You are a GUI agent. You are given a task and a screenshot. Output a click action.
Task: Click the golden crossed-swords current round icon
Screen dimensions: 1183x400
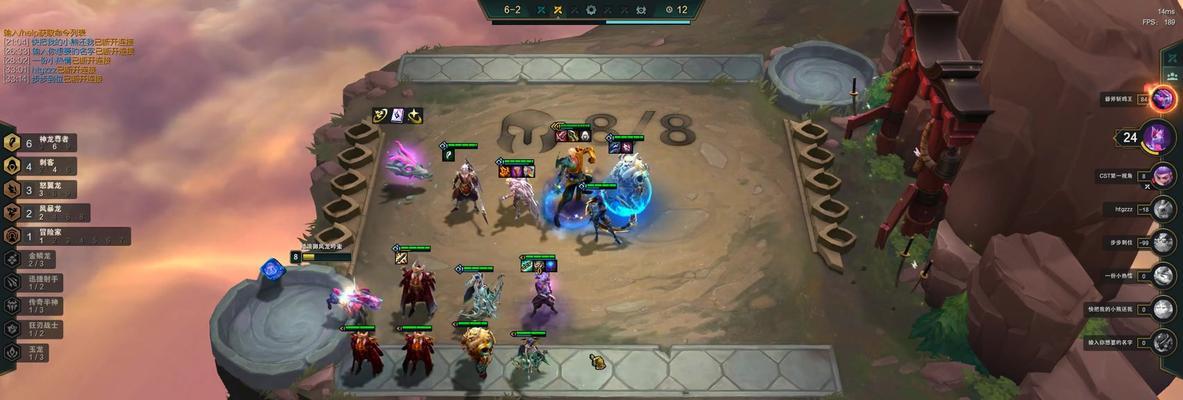click(558, 10)
